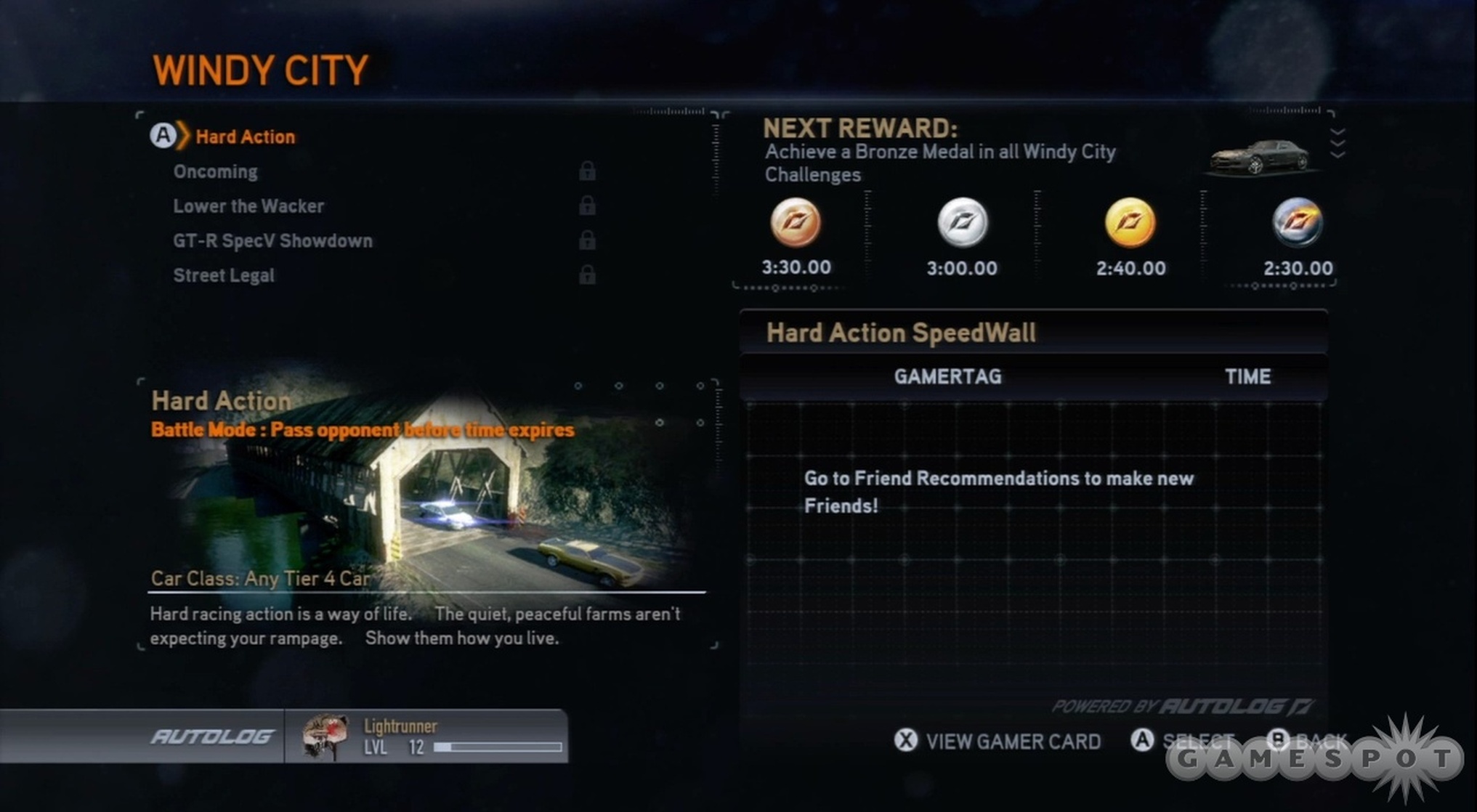
Task: Expand the next reward chevron arrows
Action: point(1338,143)
